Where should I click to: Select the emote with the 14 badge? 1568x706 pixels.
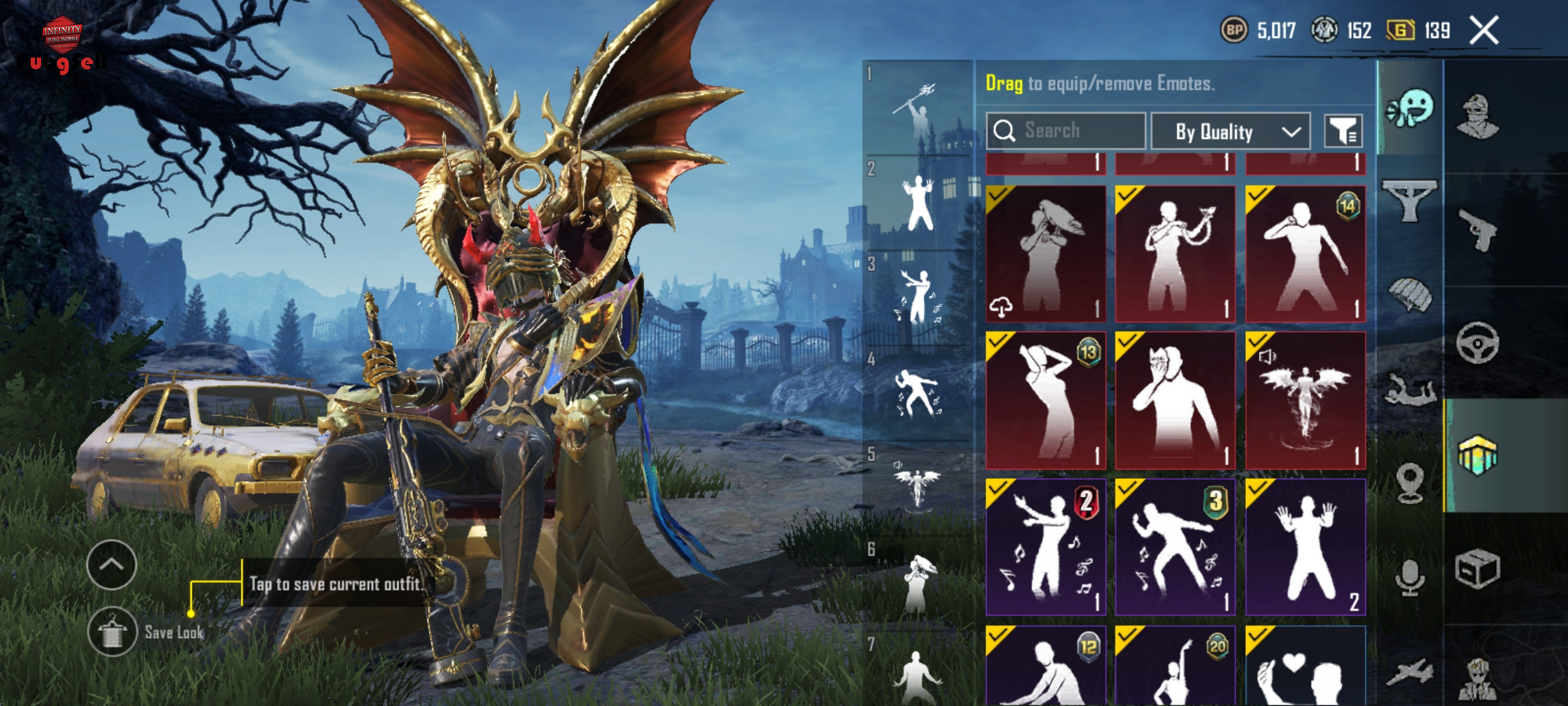tap(1305, 254)
